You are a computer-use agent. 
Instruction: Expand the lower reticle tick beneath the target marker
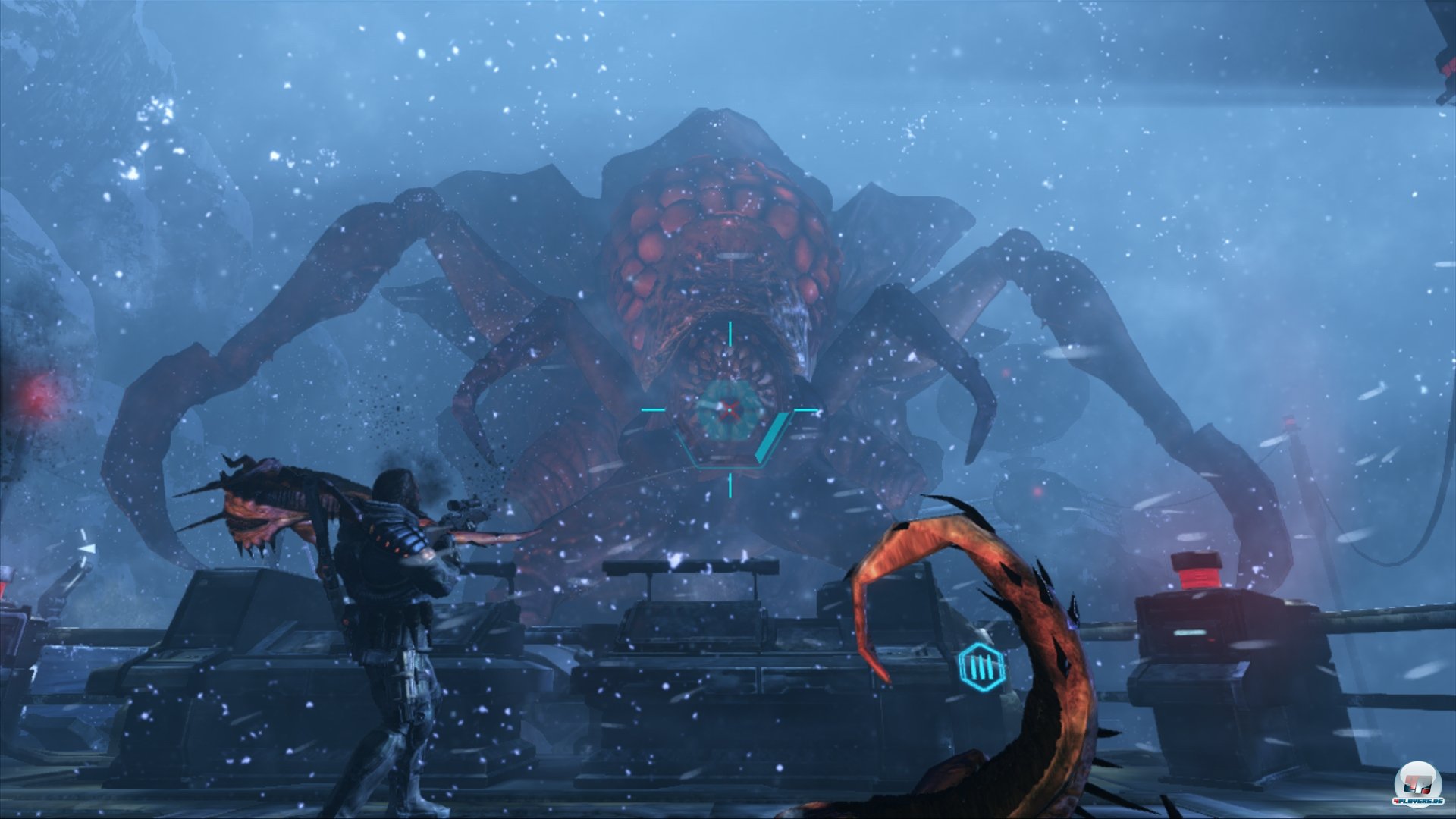(x=730, y=485)
